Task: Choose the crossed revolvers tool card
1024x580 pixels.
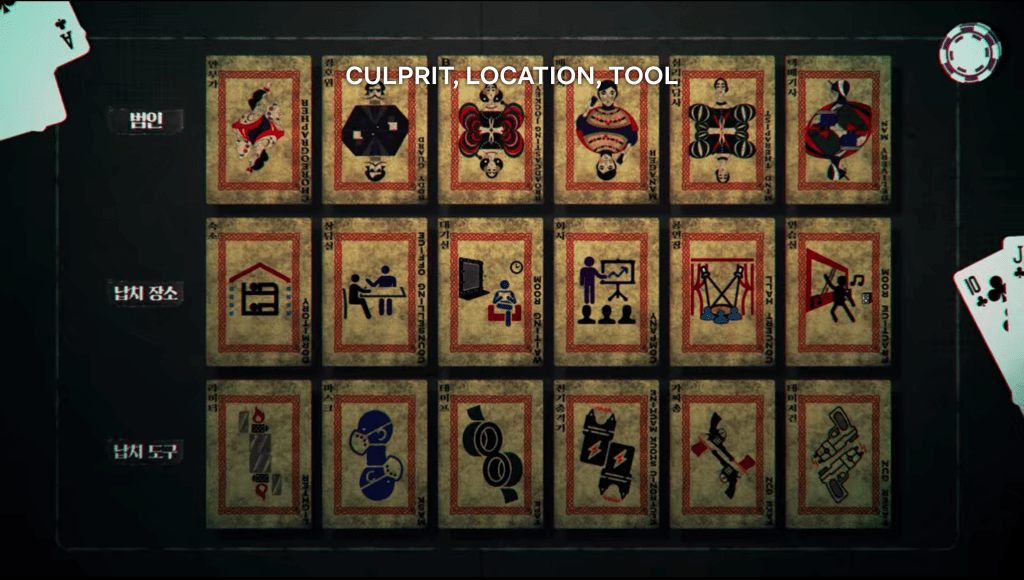Action: tap(722, 454)
